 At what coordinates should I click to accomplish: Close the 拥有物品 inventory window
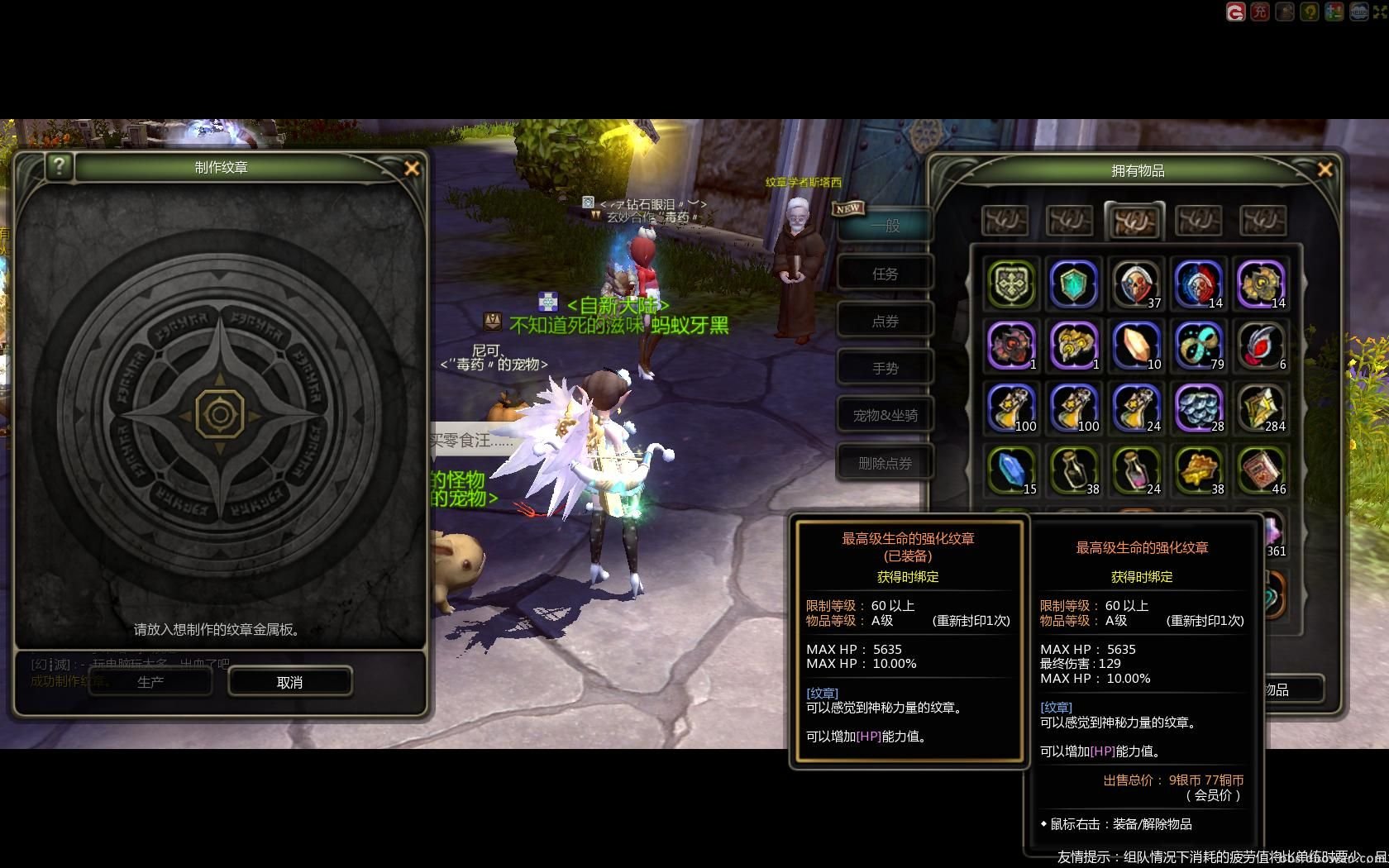point(1325,169)
